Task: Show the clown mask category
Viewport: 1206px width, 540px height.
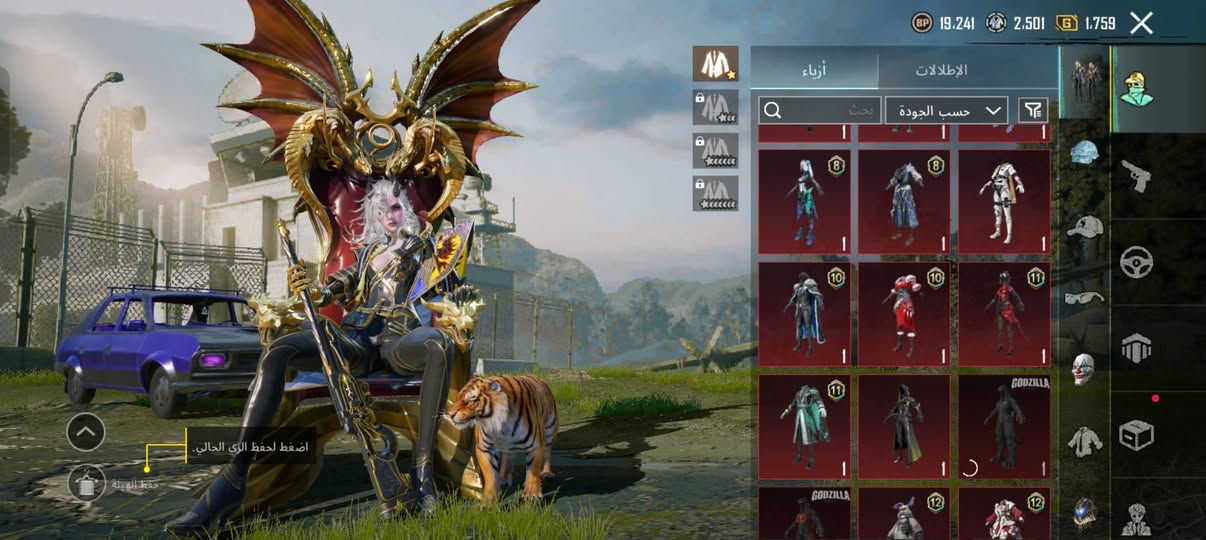Action: click(1084, 368)
